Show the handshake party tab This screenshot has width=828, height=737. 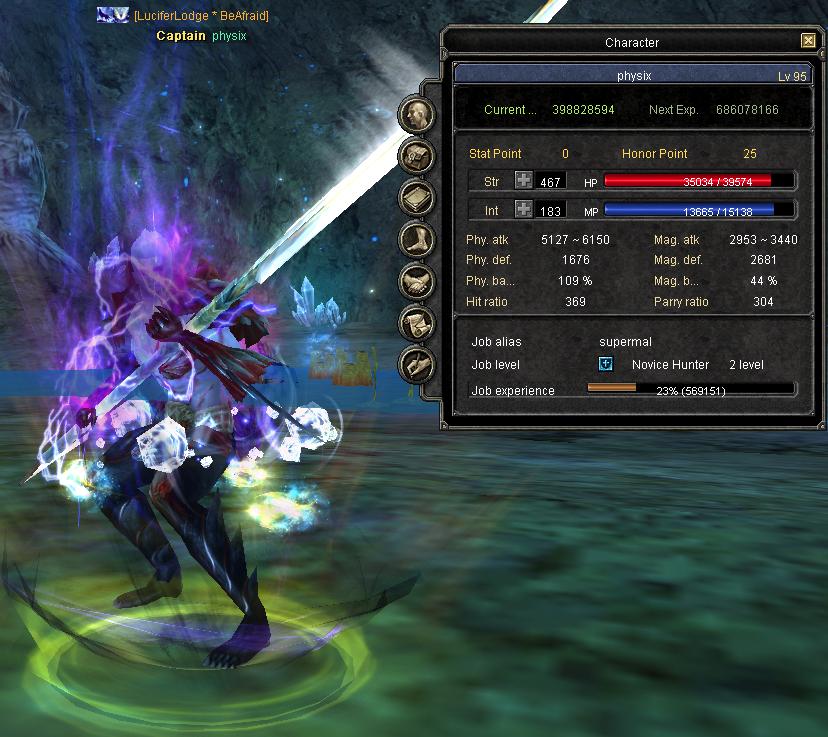[415, 281]
